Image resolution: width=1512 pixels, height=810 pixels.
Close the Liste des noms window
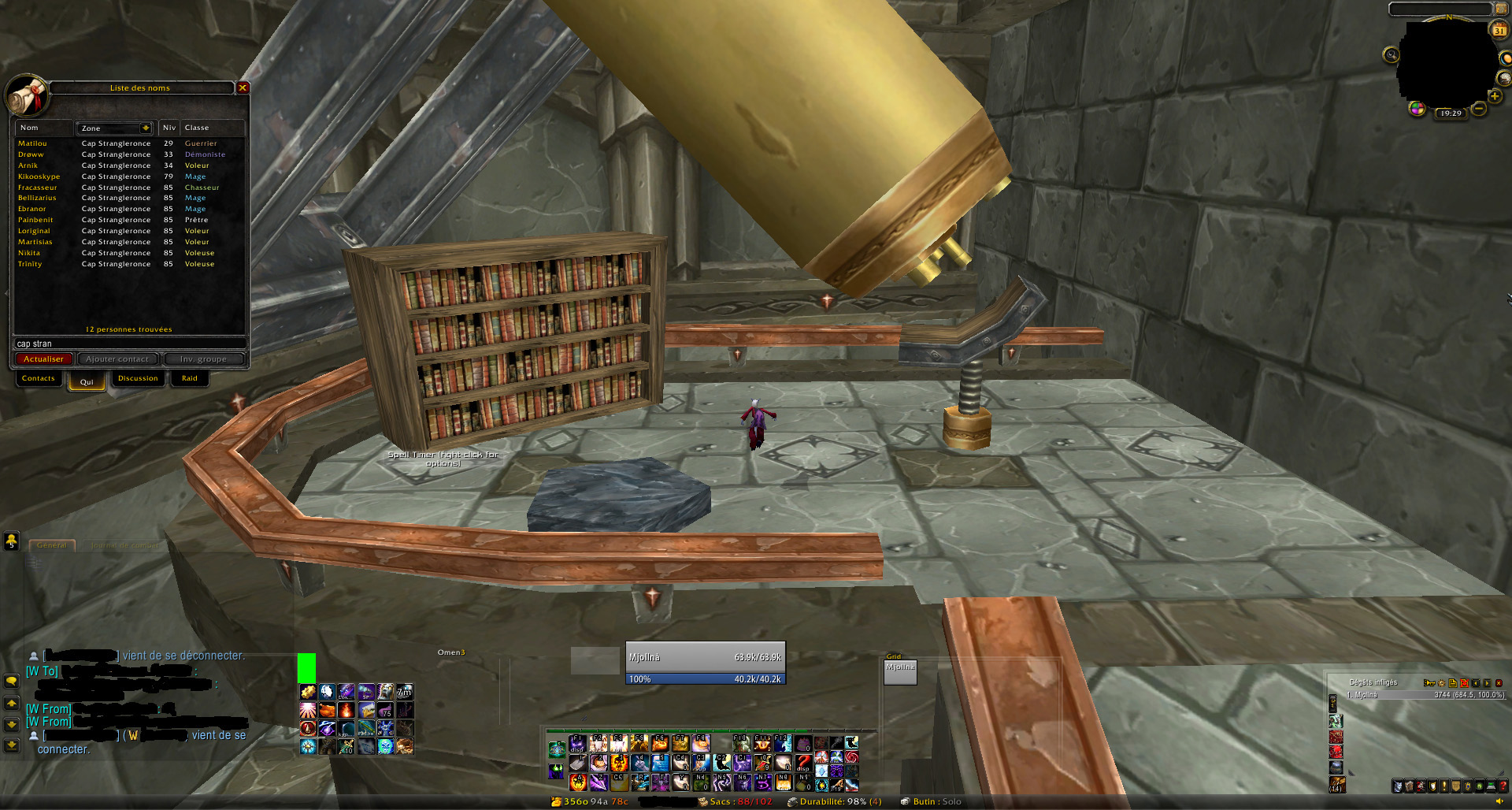click(x=243, y=87)
